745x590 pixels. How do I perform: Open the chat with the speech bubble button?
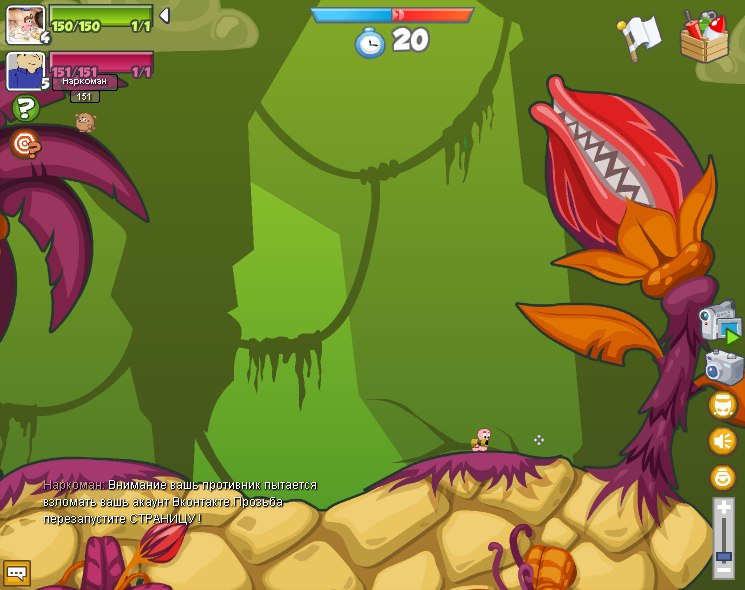(17, 573)
